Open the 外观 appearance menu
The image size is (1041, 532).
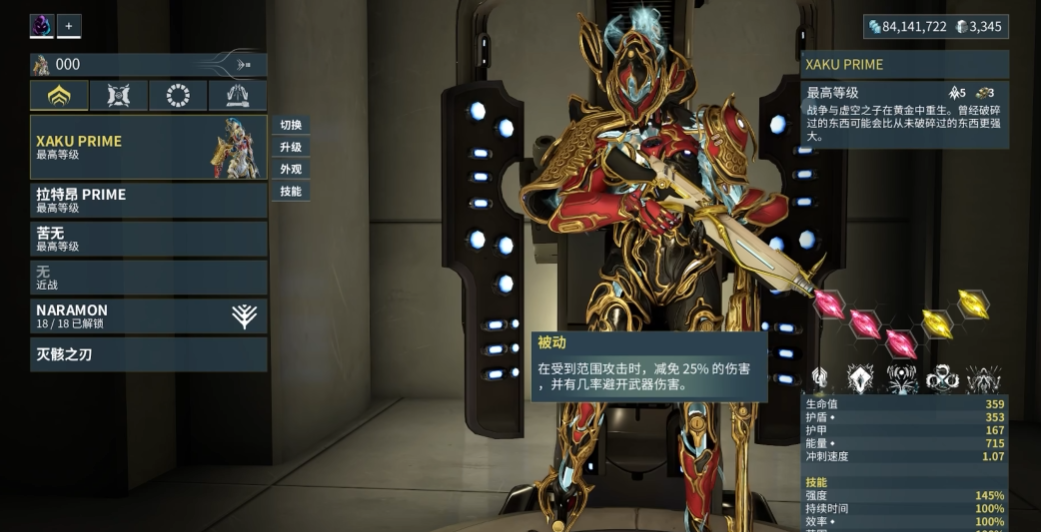point(290,169)
